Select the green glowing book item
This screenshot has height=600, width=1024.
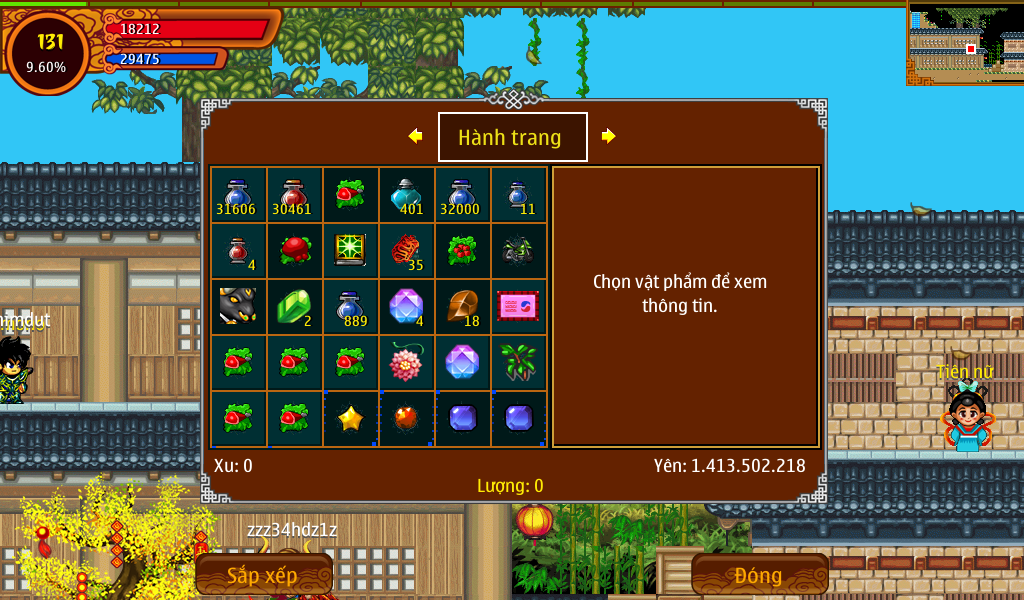(350, 251)
